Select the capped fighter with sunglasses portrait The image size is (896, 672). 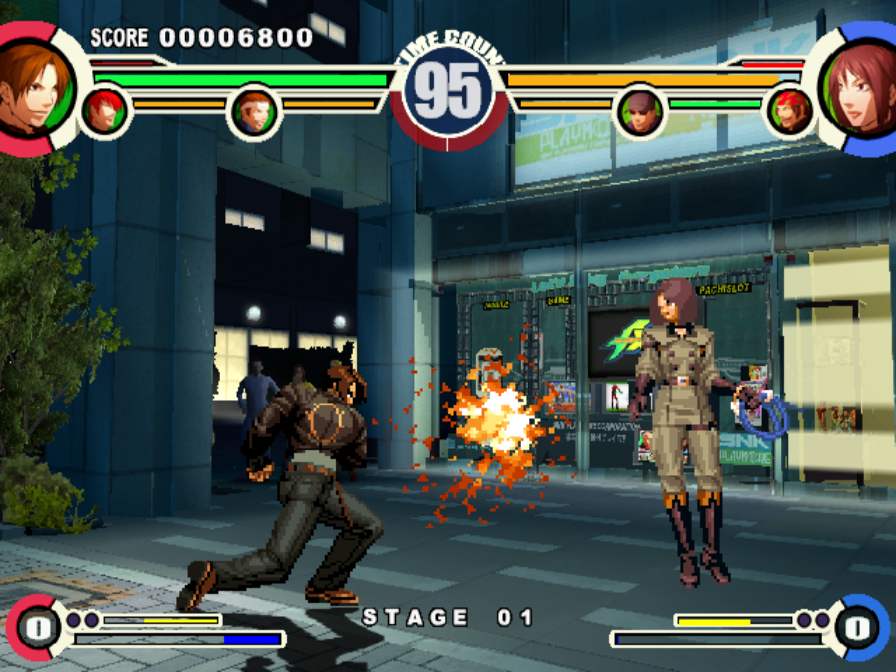(x=640, y=112)
